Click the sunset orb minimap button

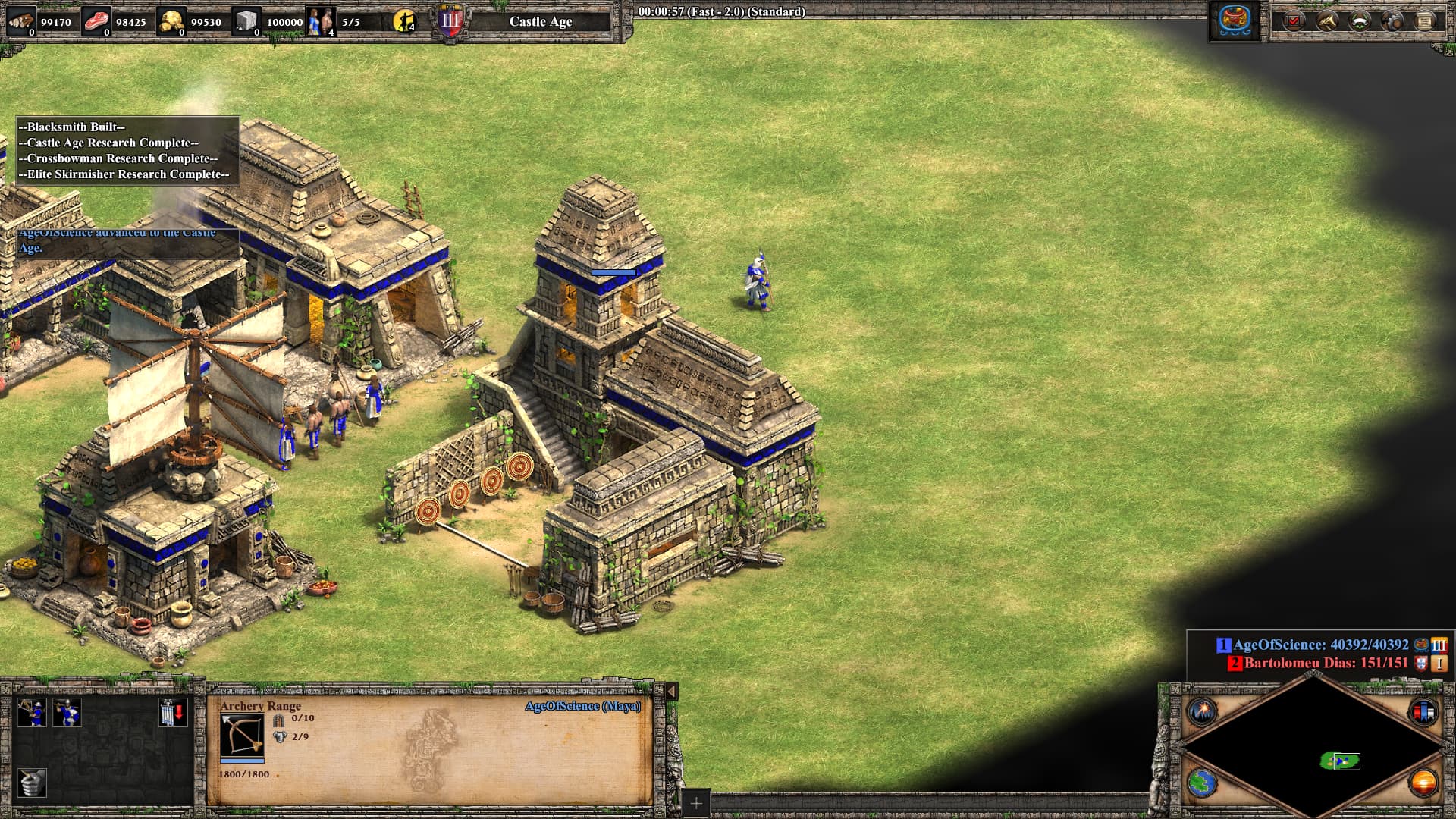[1423, 783]
